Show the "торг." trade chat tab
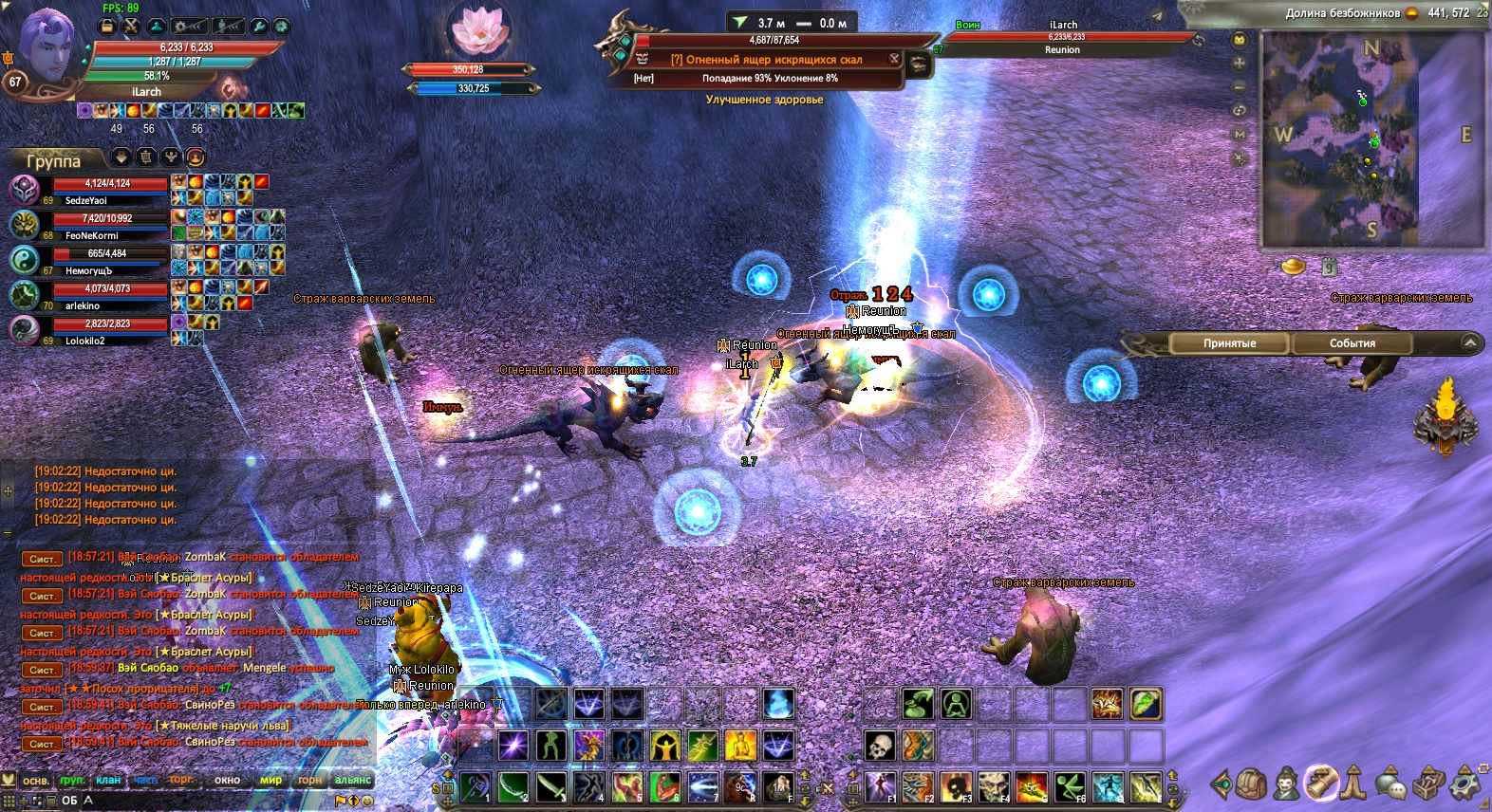 pyautogui.click(x=181, y=781)
